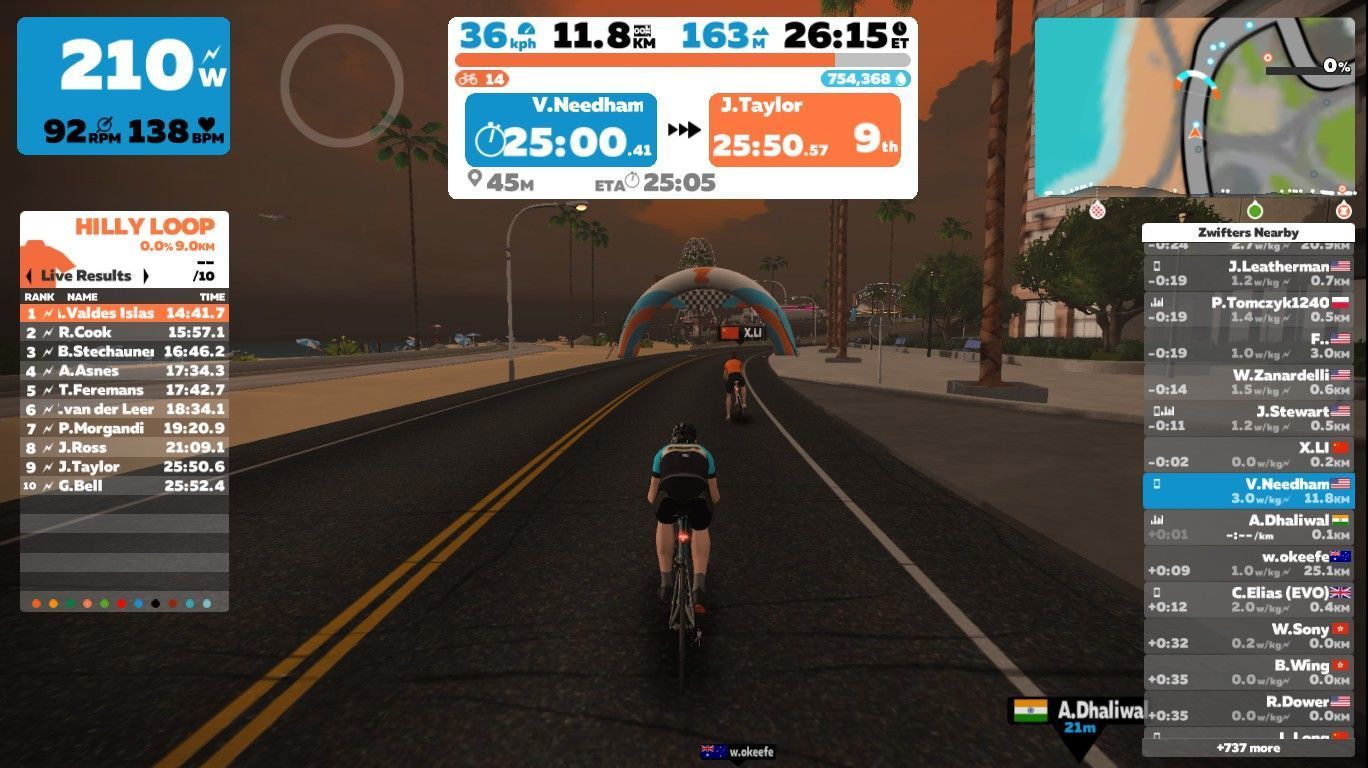This screenshot has height=768, width=1368.
Task: Pick P.Morgandi in the live results list
Action: (x=124, y=428)
